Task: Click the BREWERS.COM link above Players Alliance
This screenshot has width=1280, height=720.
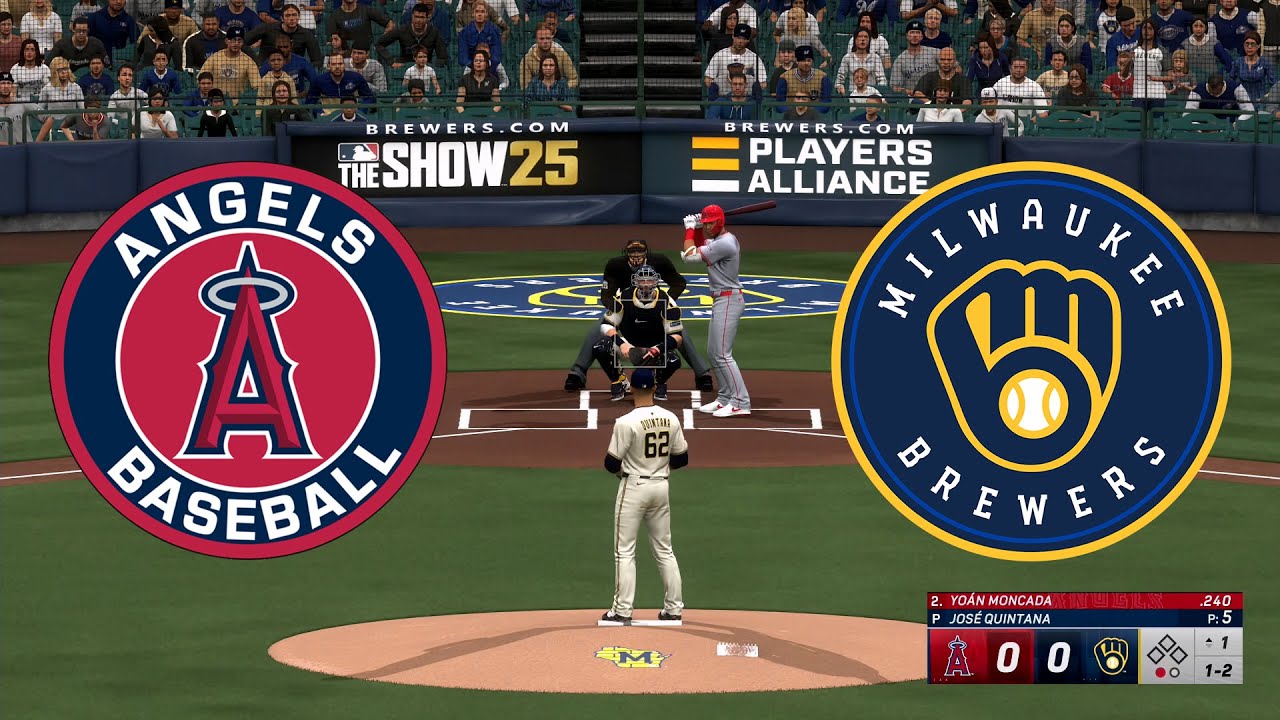Action: (820, 128)
